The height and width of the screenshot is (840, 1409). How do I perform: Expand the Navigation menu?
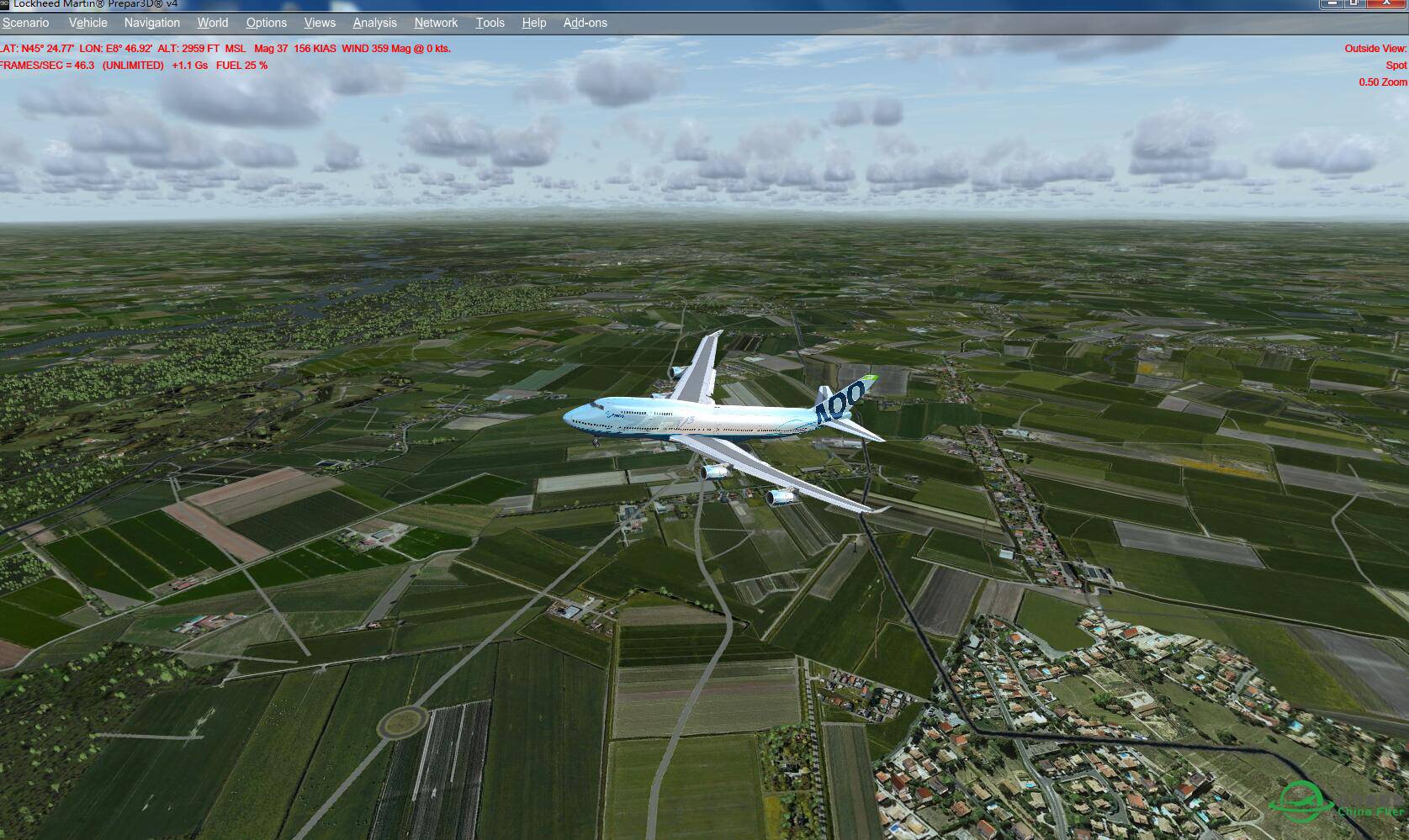tap(151, 23)
